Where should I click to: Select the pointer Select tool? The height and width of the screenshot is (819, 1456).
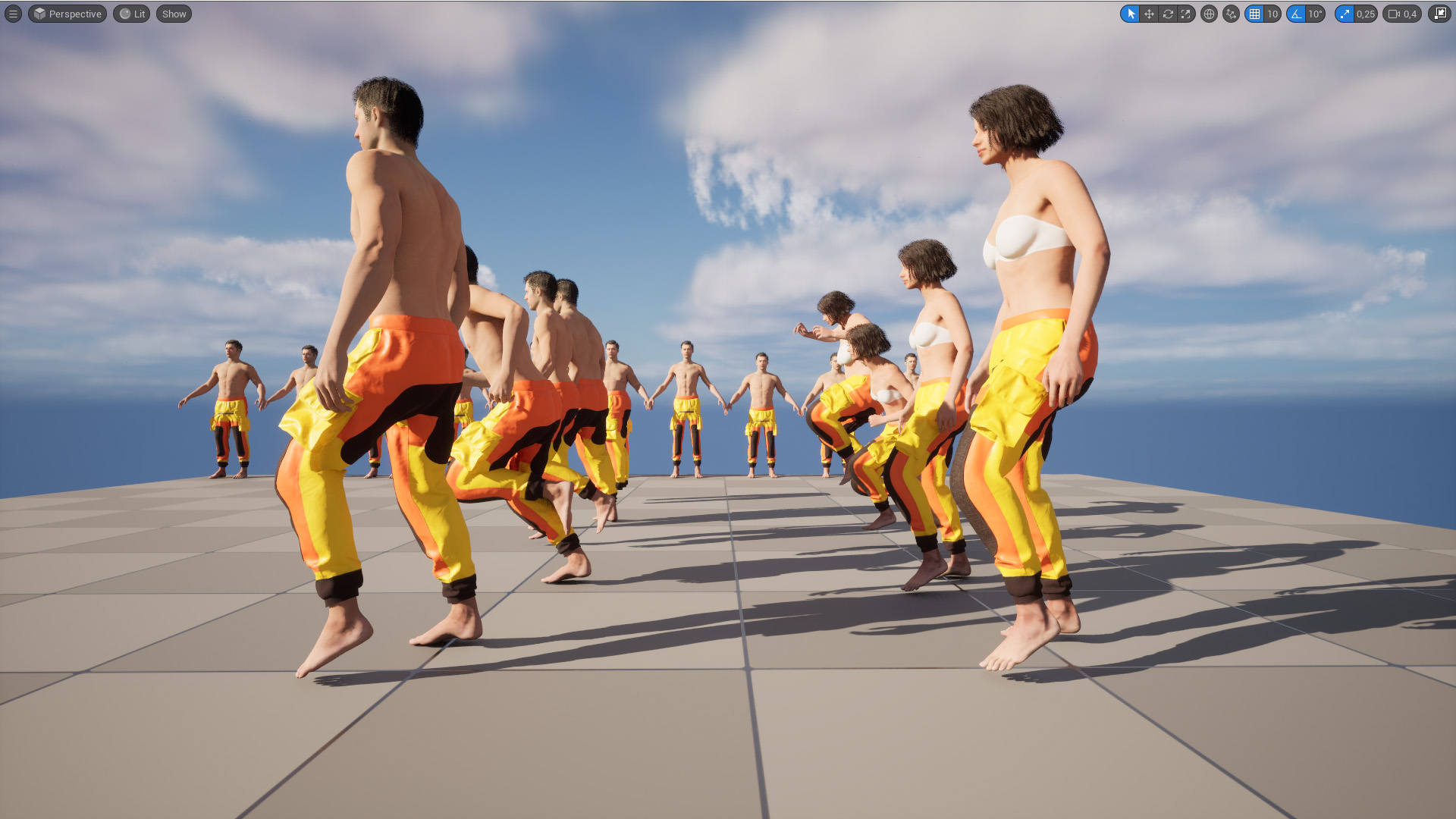[x=1131, y=14]
